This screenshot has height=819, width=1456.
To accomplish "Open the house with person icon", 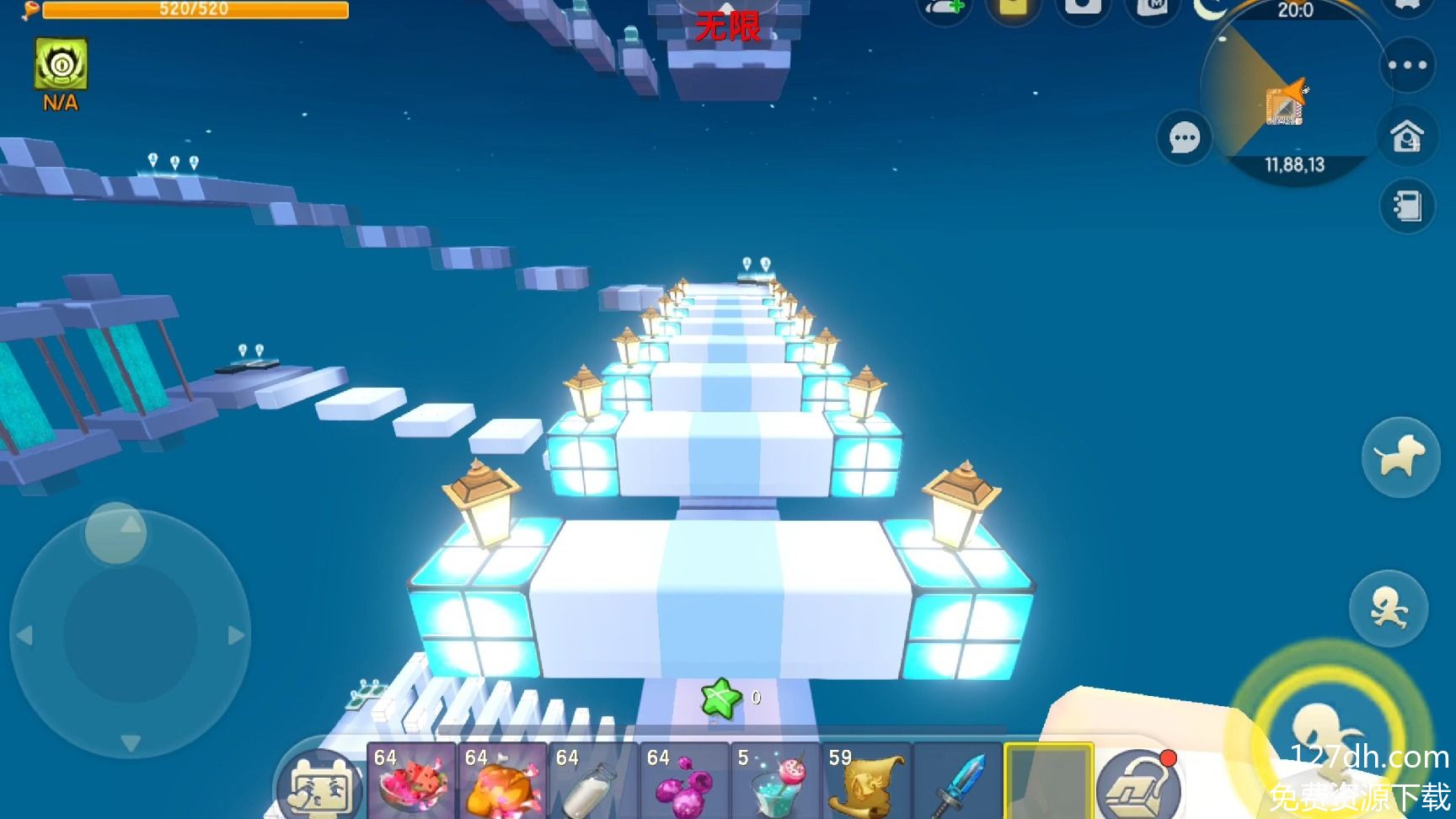I will tap(1407, 136).
